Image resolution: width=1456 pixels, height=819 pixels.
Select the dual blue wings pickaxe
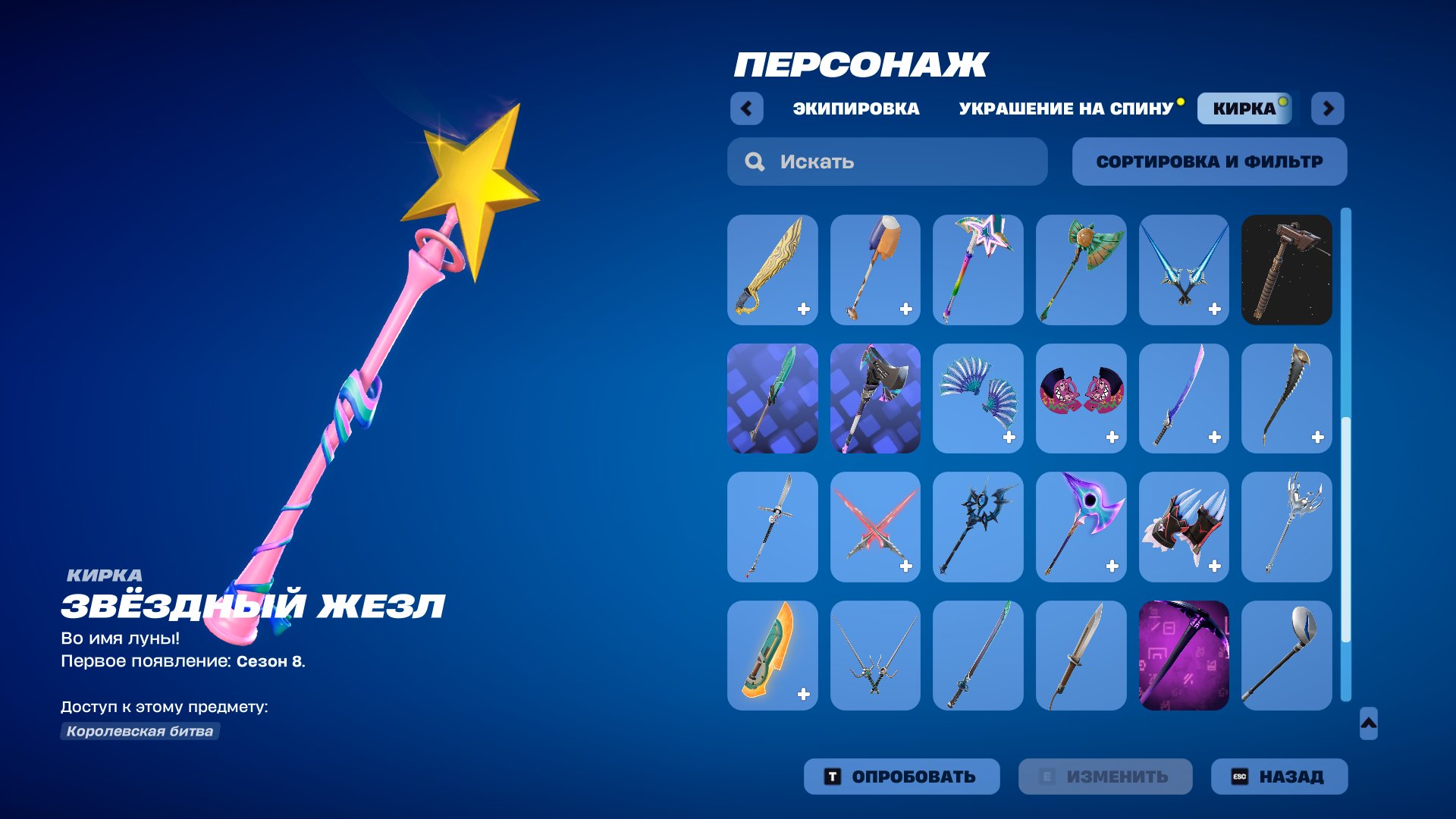(x=1184, y=269)
